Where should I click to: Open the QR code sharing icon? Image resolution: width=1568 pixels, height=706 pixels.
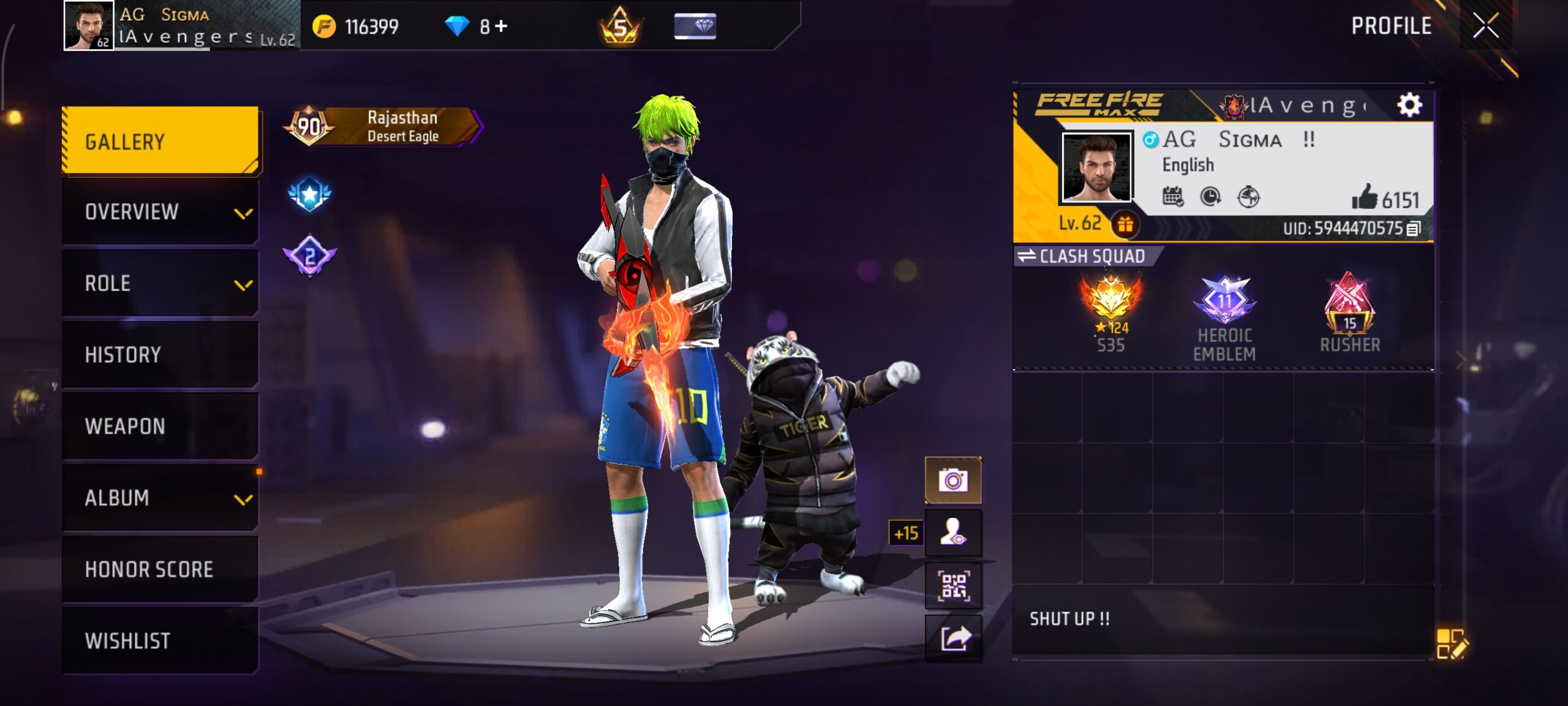tap(955, 585)
